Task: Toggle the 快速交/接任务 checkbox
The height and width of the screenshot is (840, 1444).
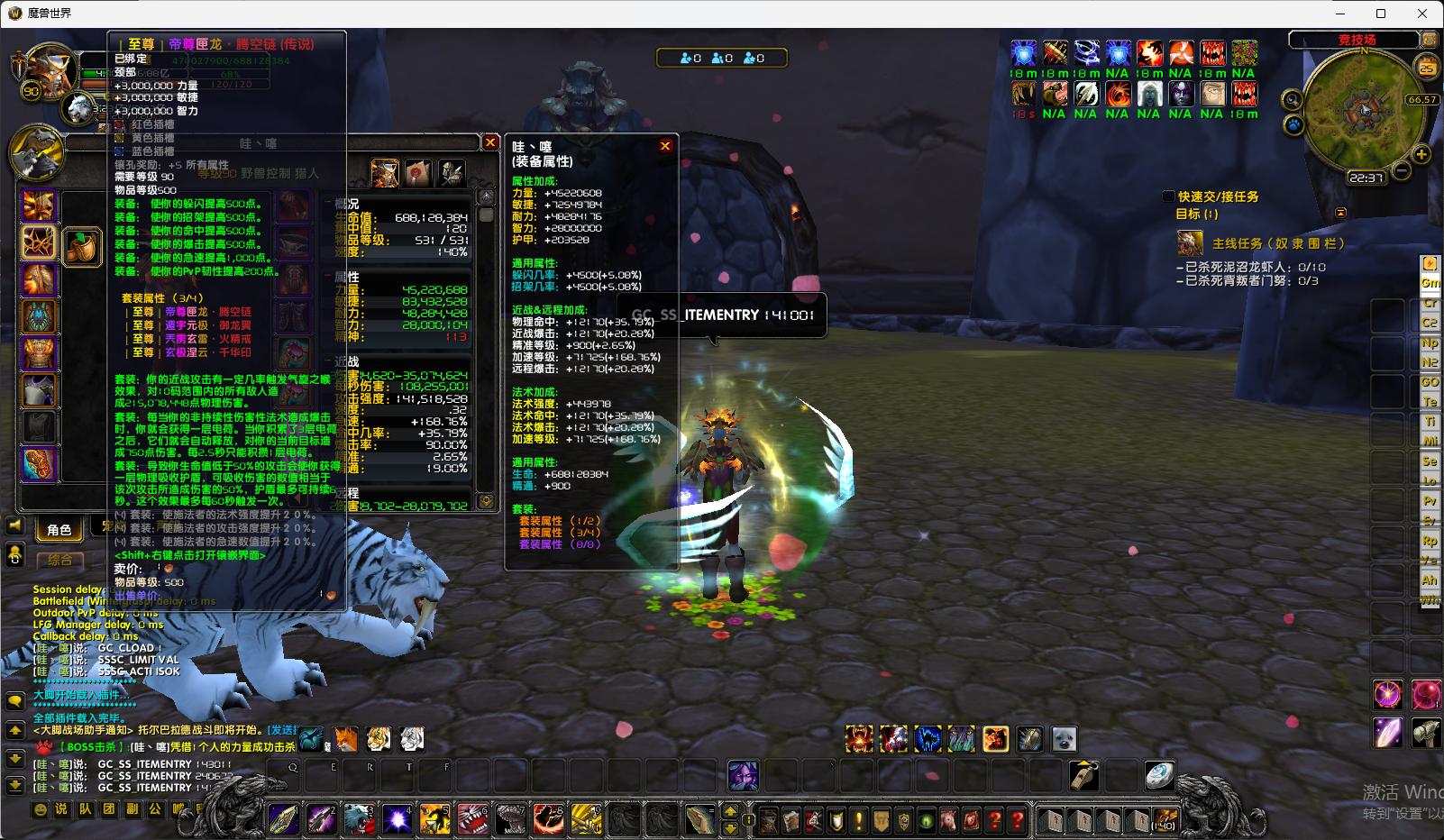Action: (1168, 196)
